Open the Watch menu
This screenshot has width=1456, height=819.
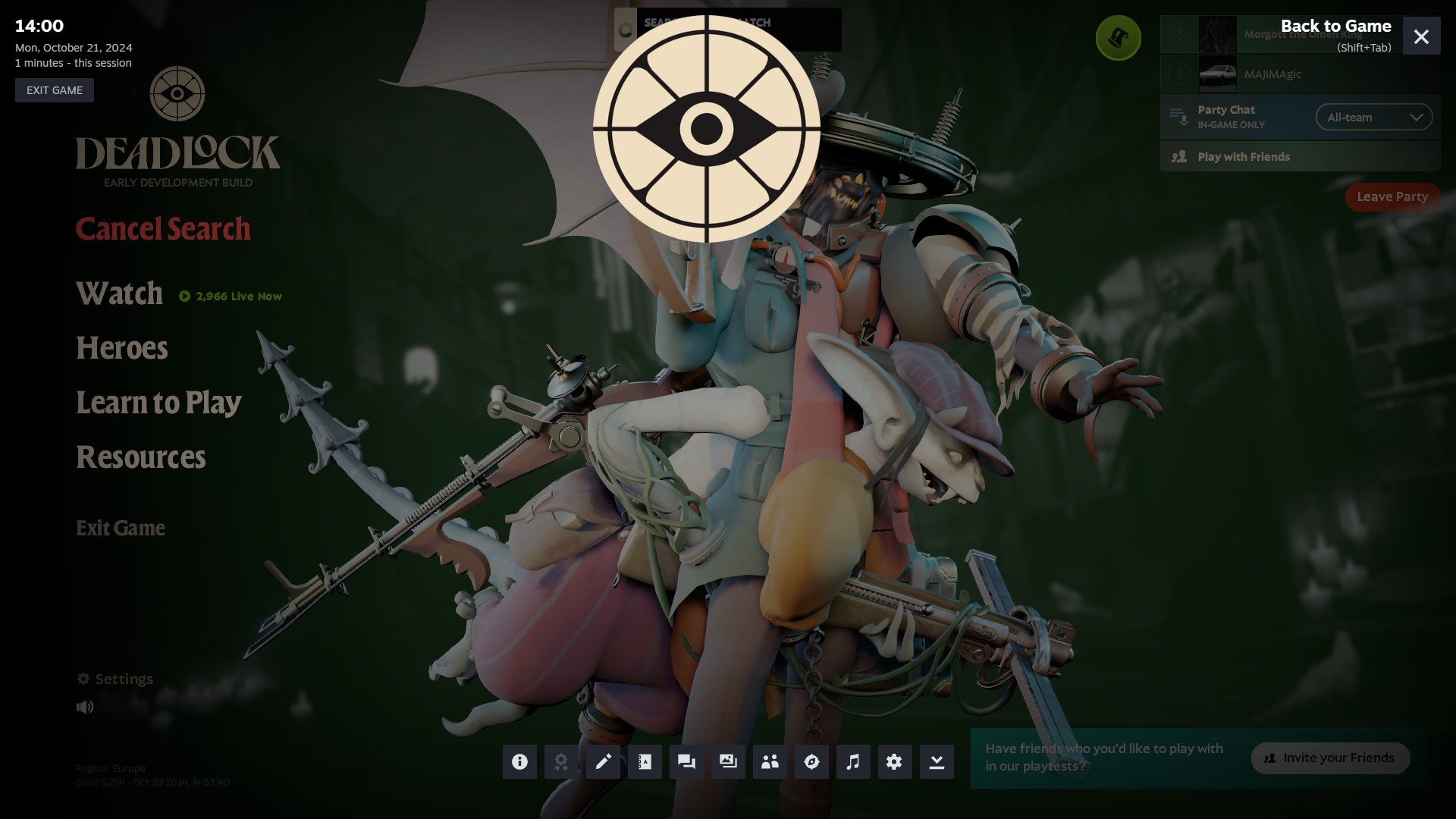pyautogui.click(x=120, y=294)
